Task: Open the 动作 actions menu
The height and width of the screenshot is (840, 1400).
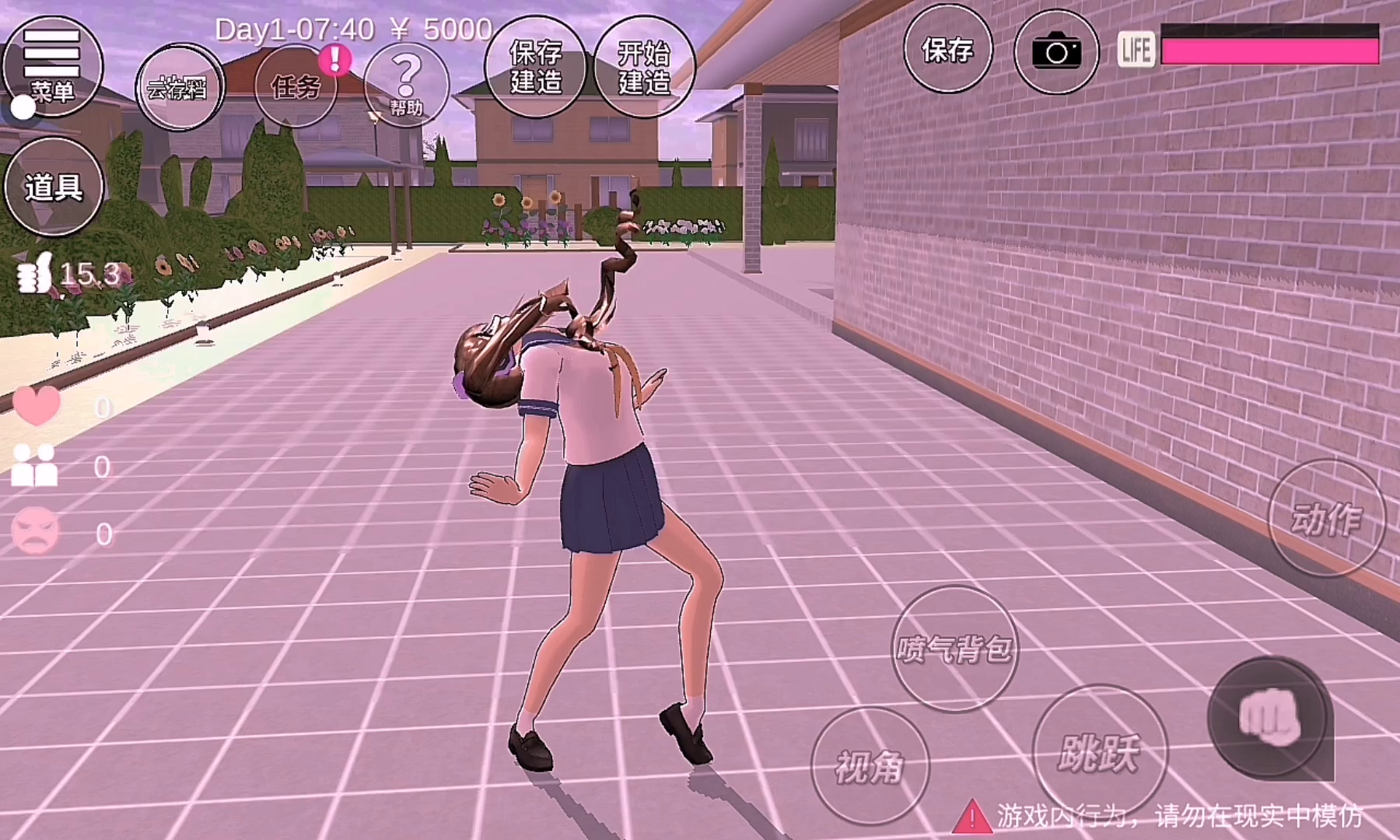Action: coord(1327,518)
